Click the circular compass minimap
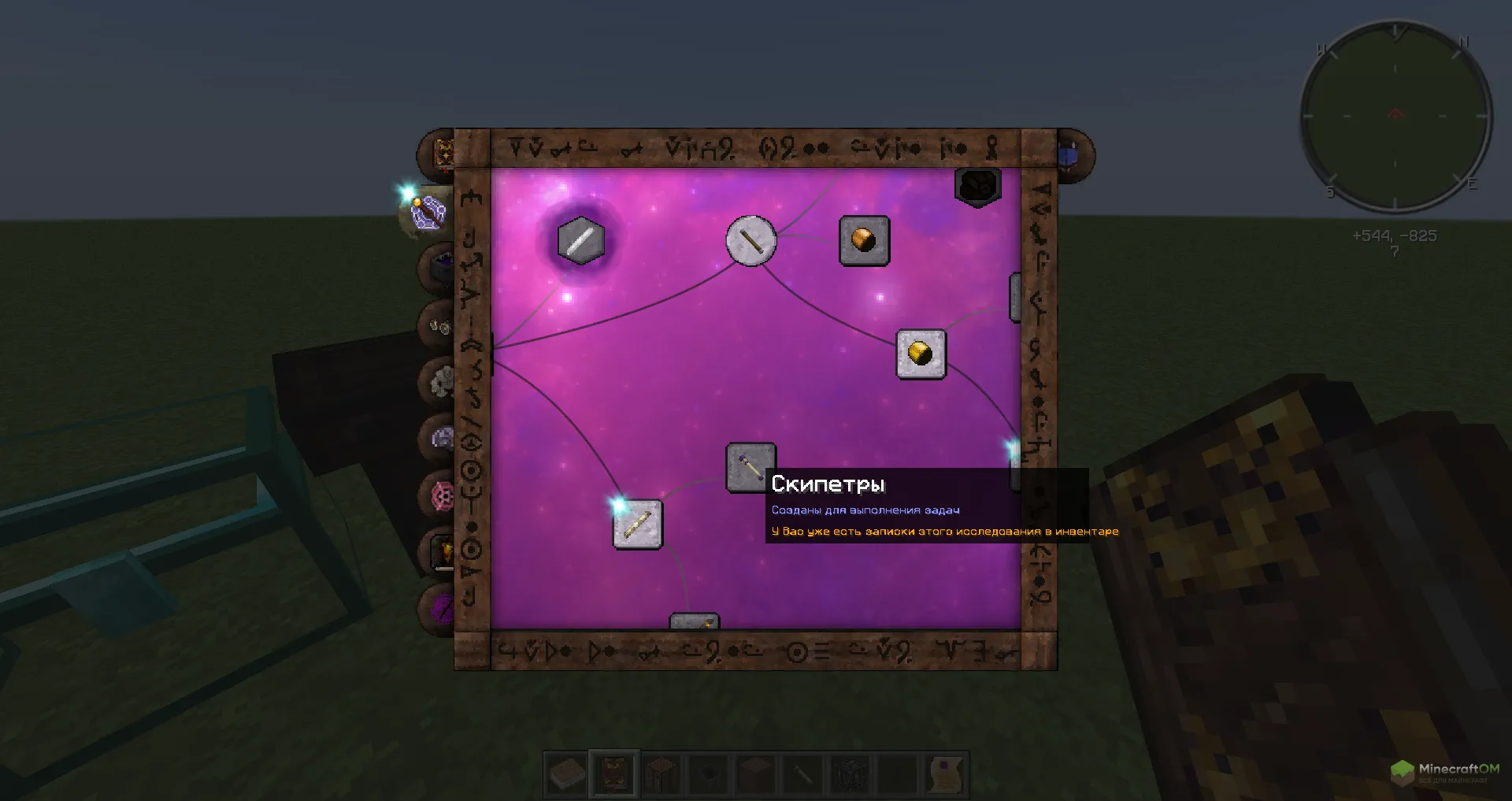The height and width of the screenshot is (801, 1512). coord(1395,117)
